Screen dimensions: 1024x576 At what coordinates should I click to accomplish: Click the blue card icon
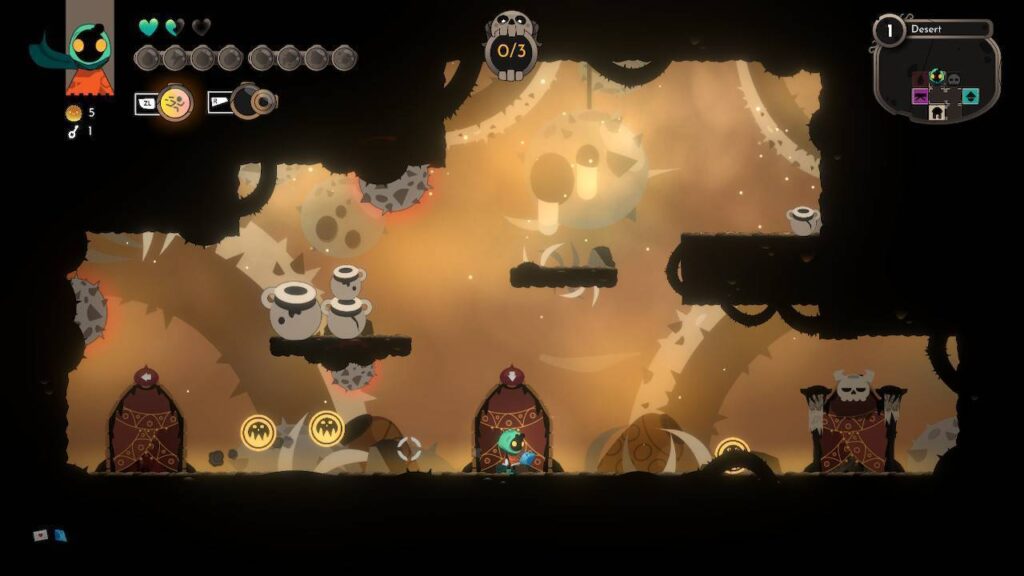tap(60, 535)
